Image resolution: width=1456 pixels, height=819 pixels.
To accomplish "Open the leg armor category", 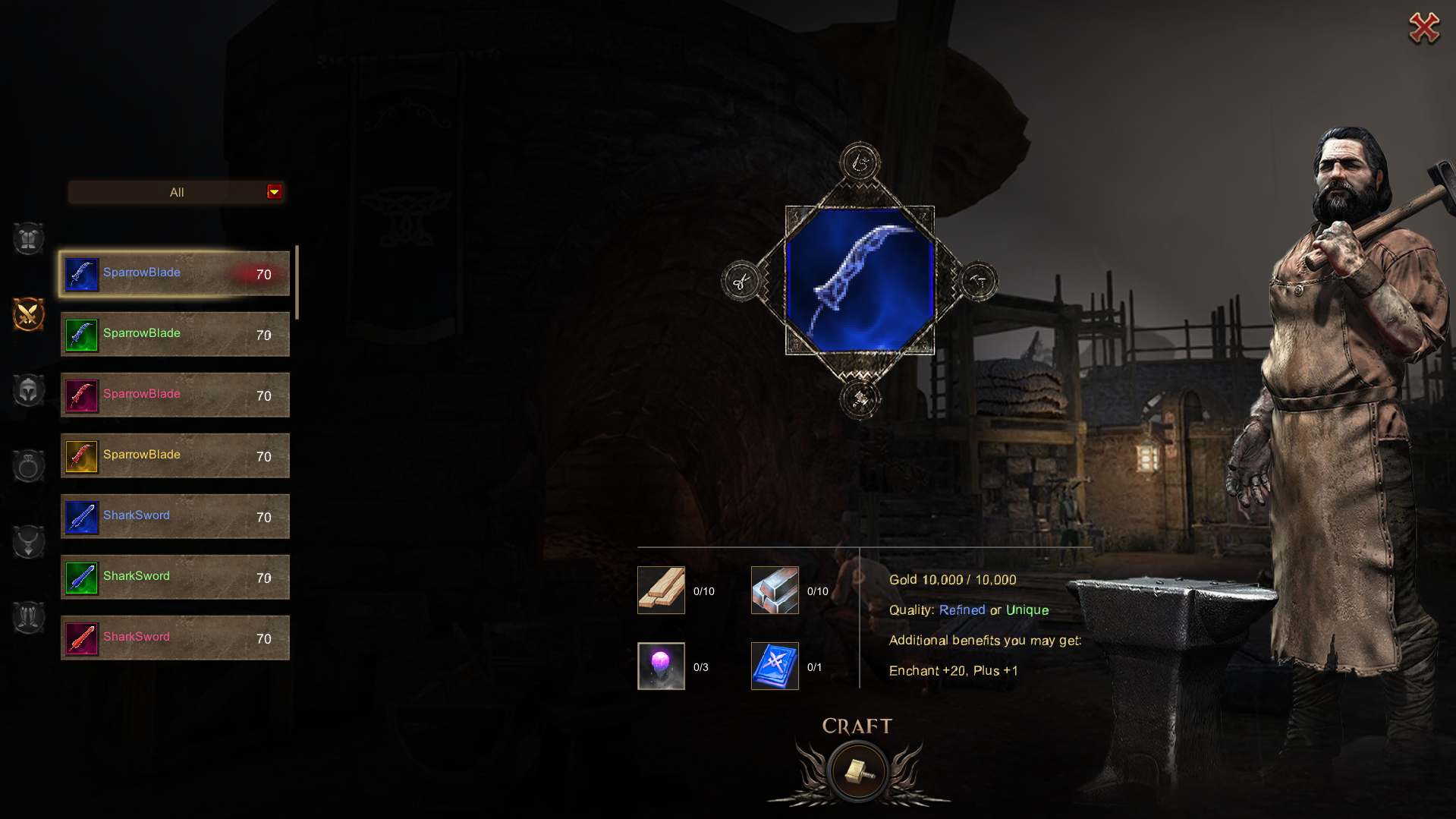I will pyautogui.click(x=29, y=617).
